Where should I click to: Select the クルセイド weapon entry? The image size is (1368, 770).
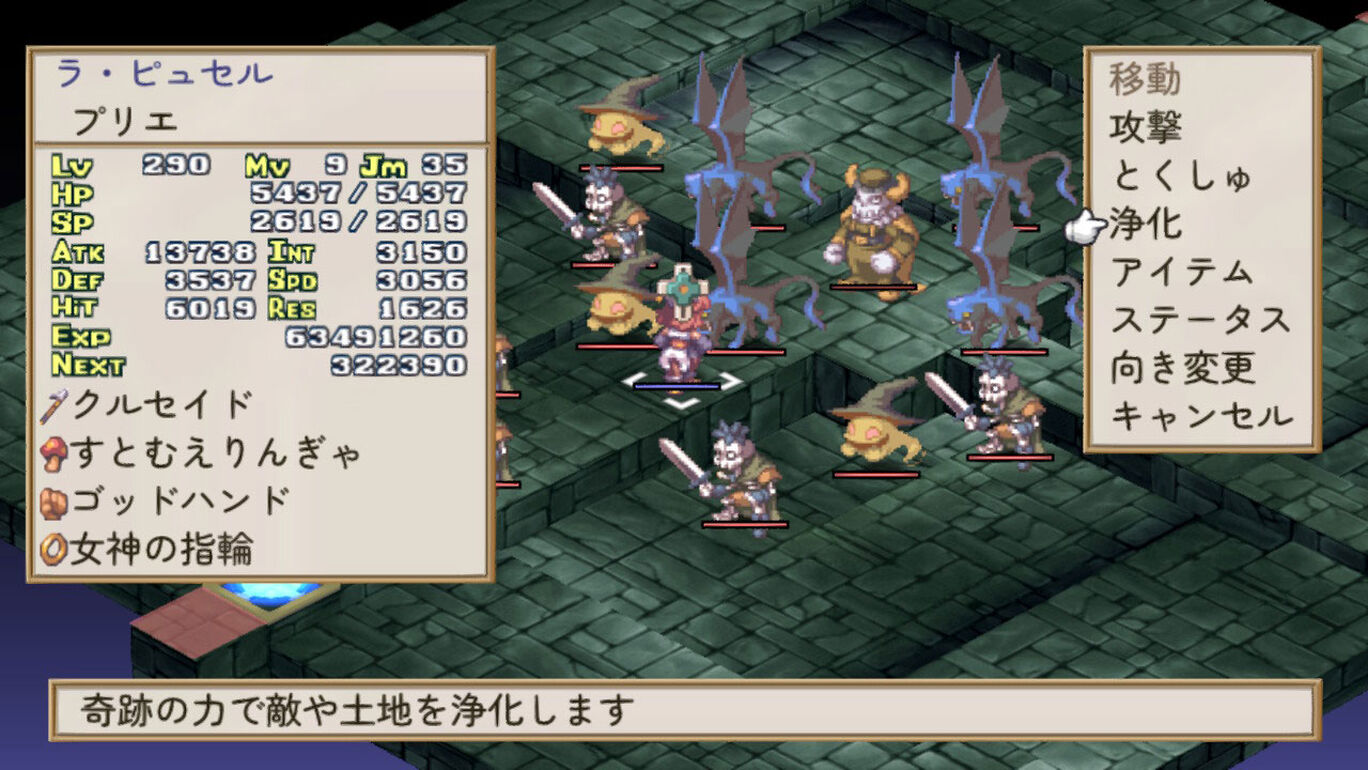point(162,405)
